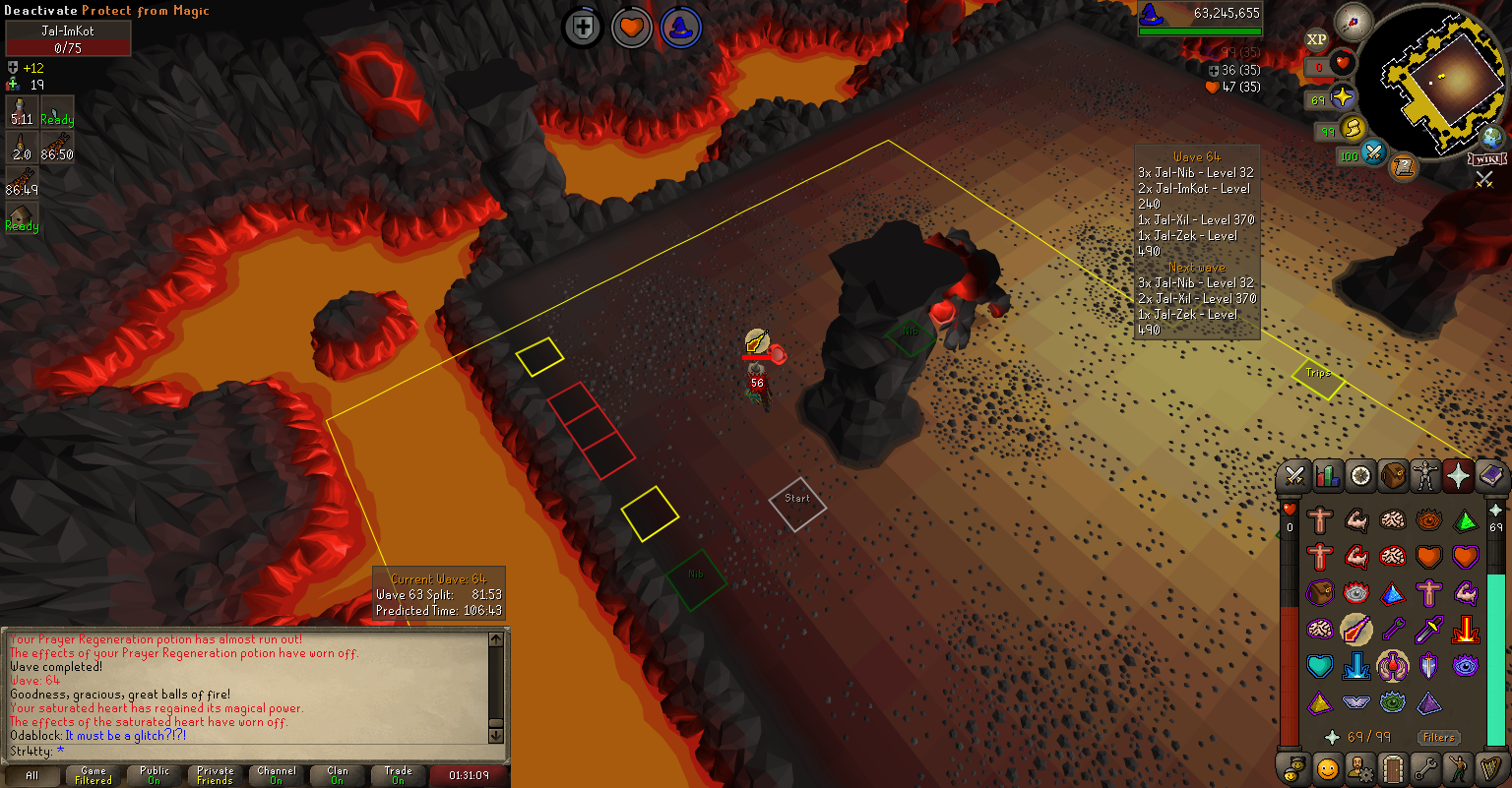
Task: Select the Game chat filter tab
Action: (x=94, y=775)
